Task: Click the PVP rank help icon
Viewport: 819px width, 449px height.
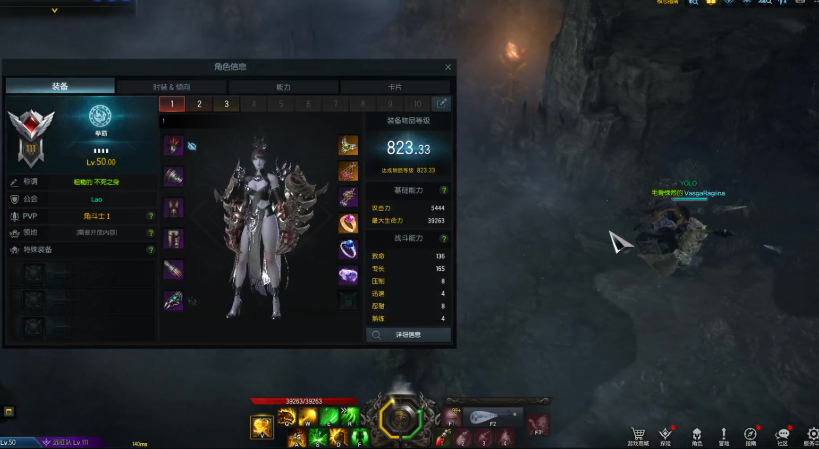Action: (x=150, y=216)
